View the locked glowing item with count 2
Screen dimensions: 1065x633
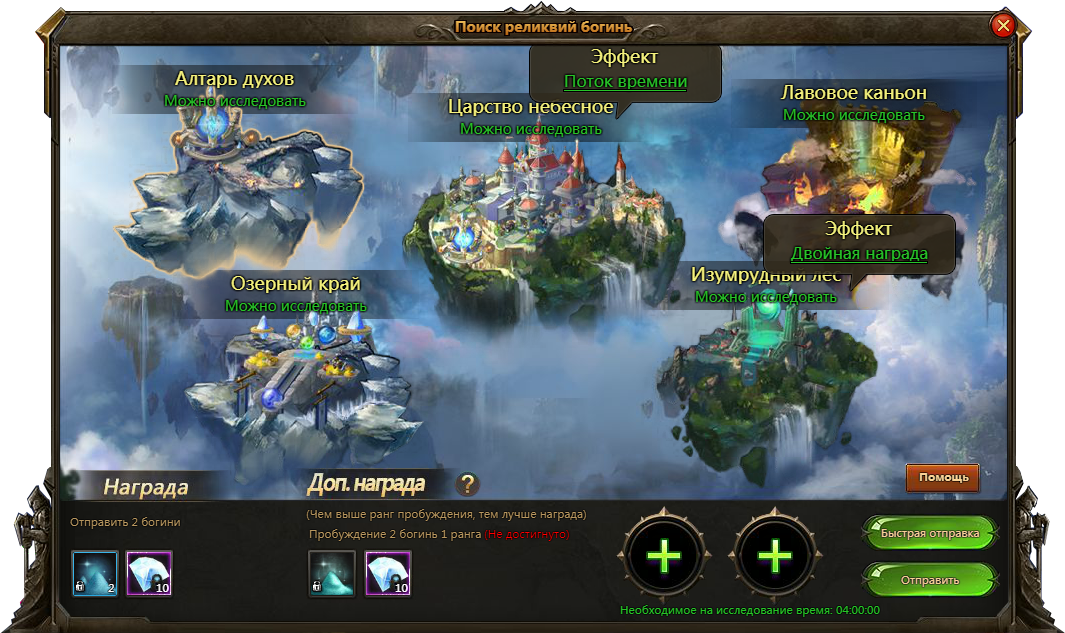(95, 574)
